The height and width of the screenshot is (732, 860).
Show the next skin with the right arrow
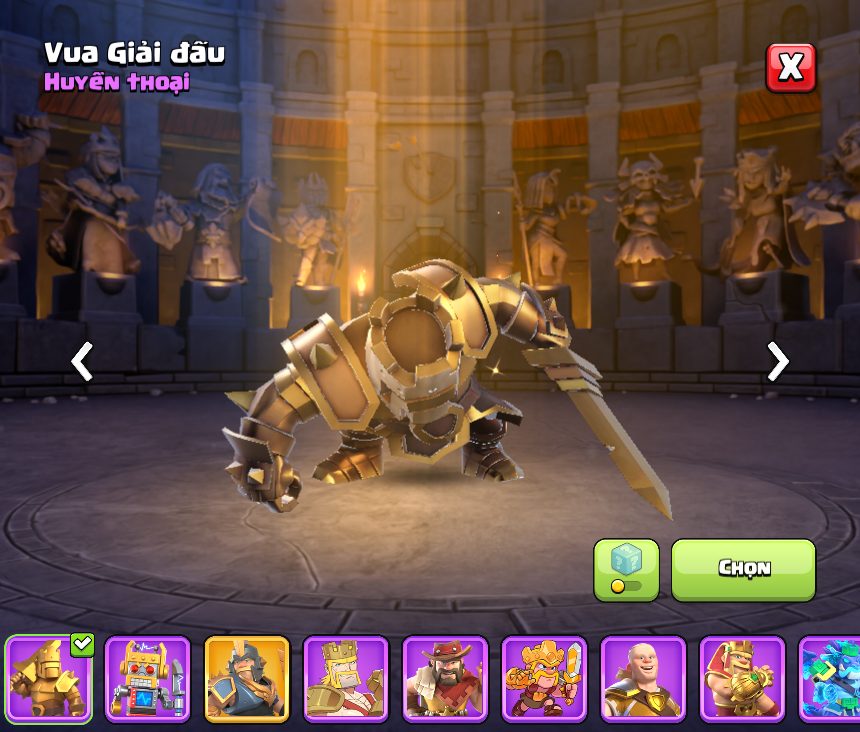[777, 361]
